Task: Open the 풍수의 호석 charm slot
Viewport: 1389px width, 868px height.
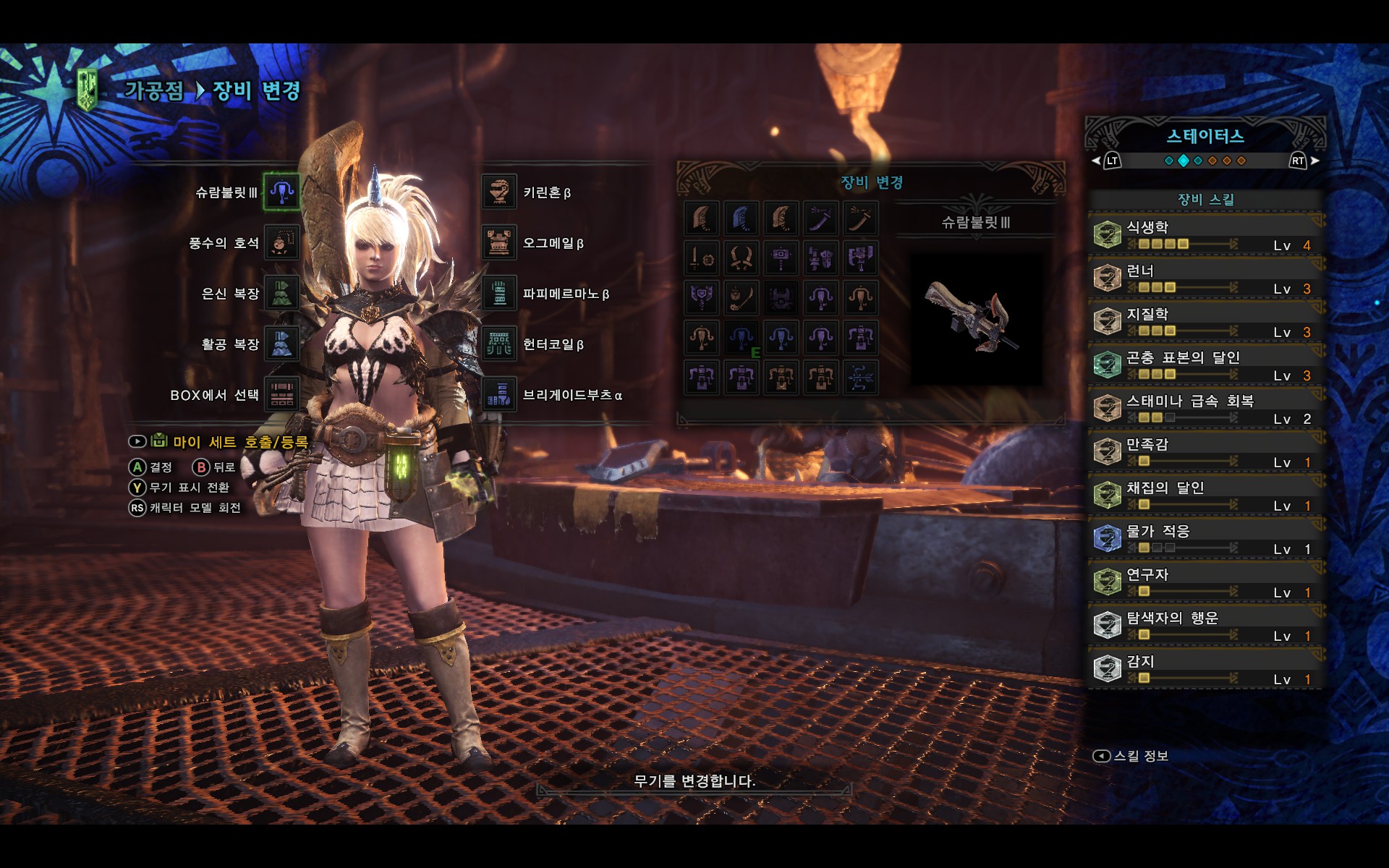Action: click(281, 242)
